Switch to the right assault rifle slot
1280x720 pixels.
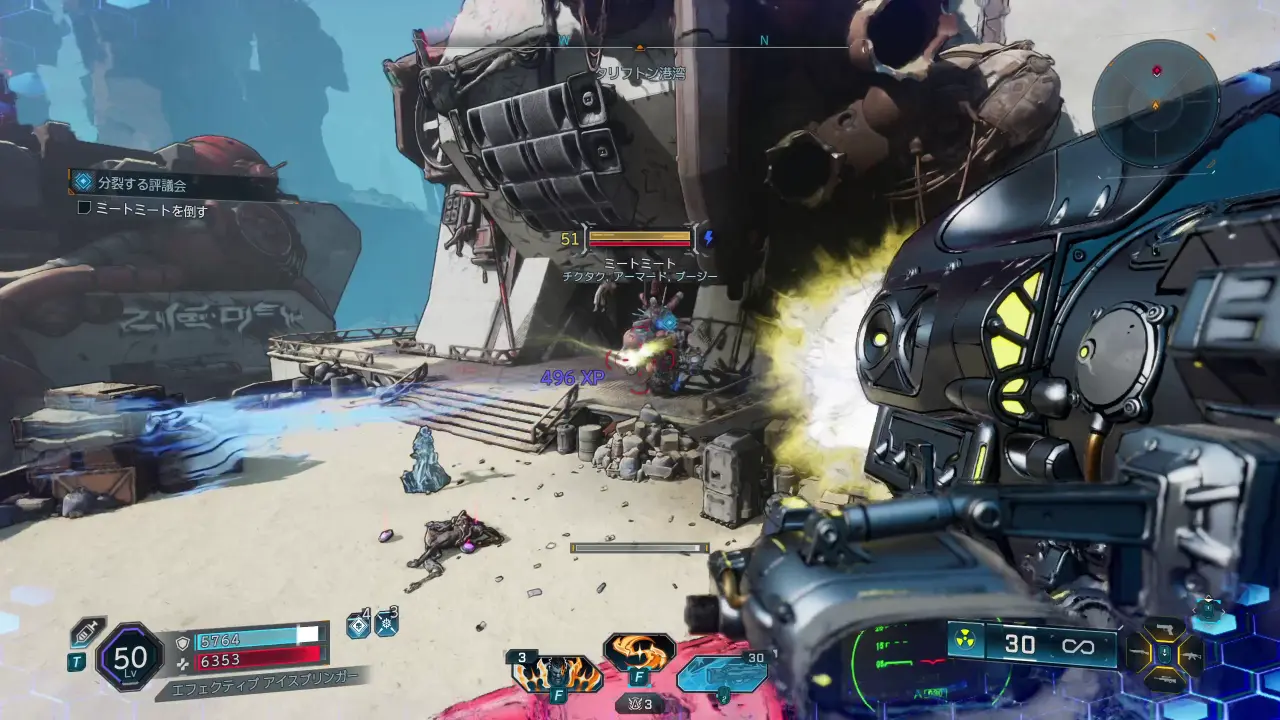(x=1191, y=654)
